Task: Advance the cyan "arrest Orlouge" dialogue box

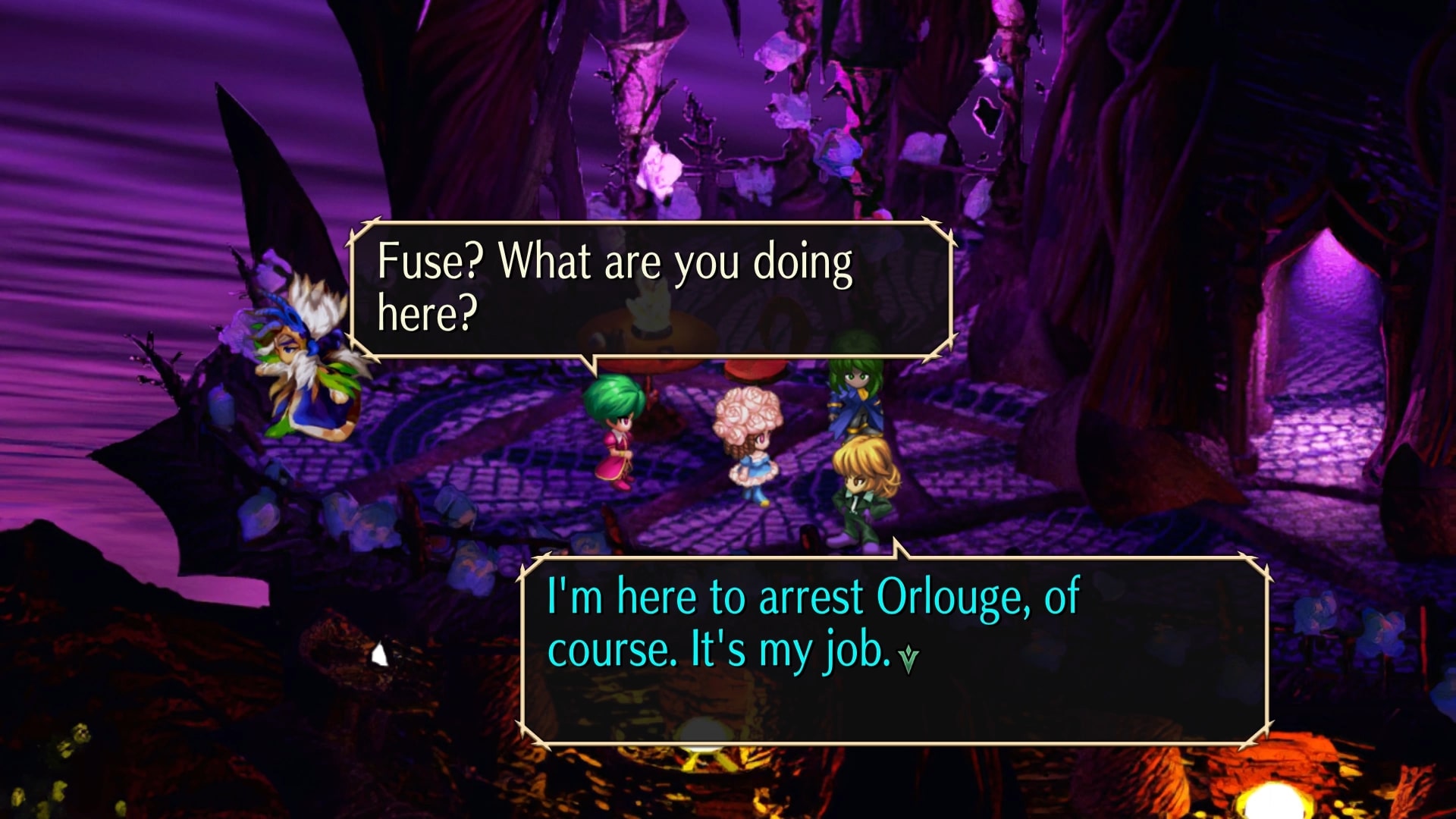Action: click(895, 649)
